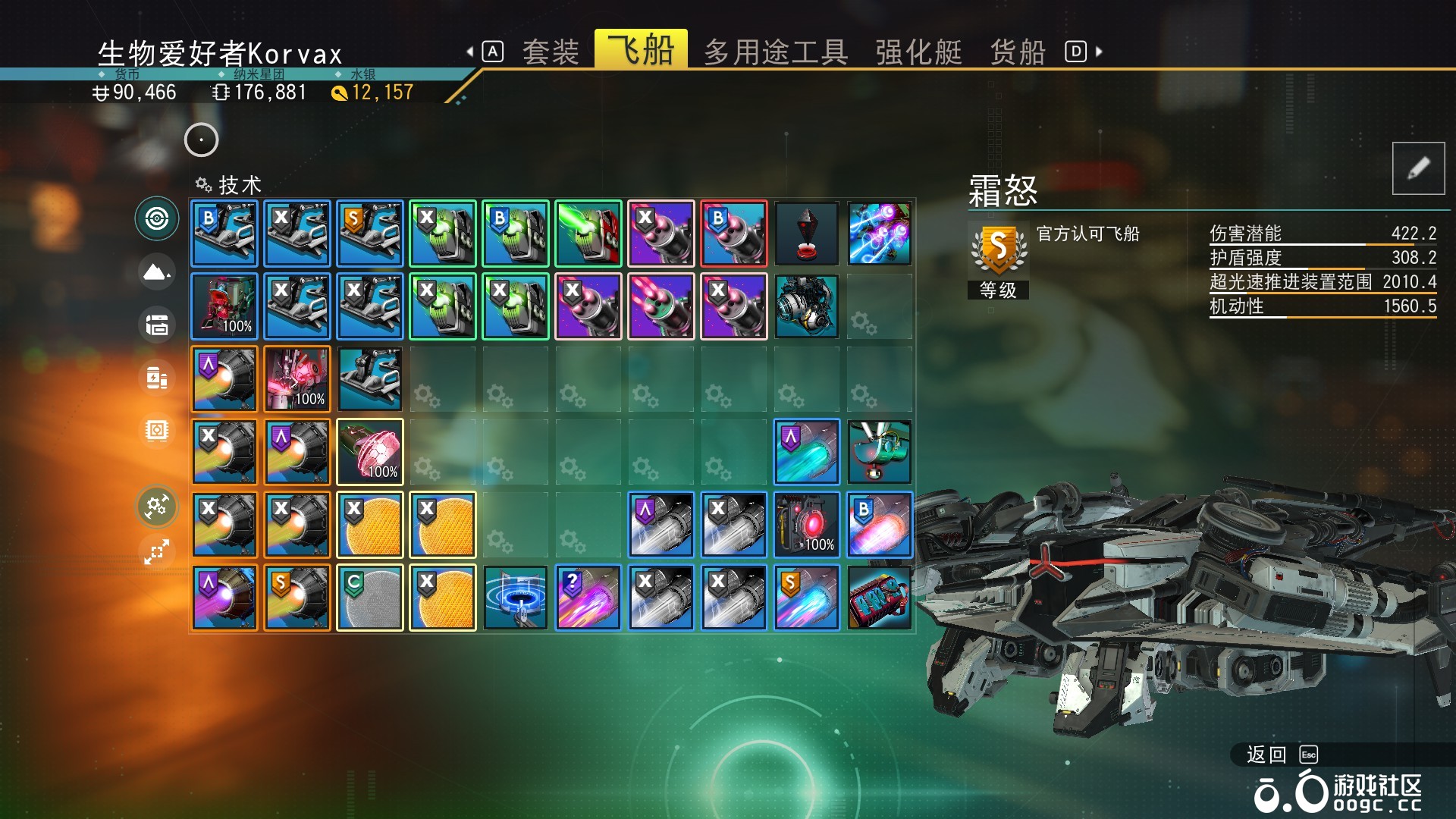Open the 多用途工具 tab
Screen dimensions: 1456x819
(777, 51)
